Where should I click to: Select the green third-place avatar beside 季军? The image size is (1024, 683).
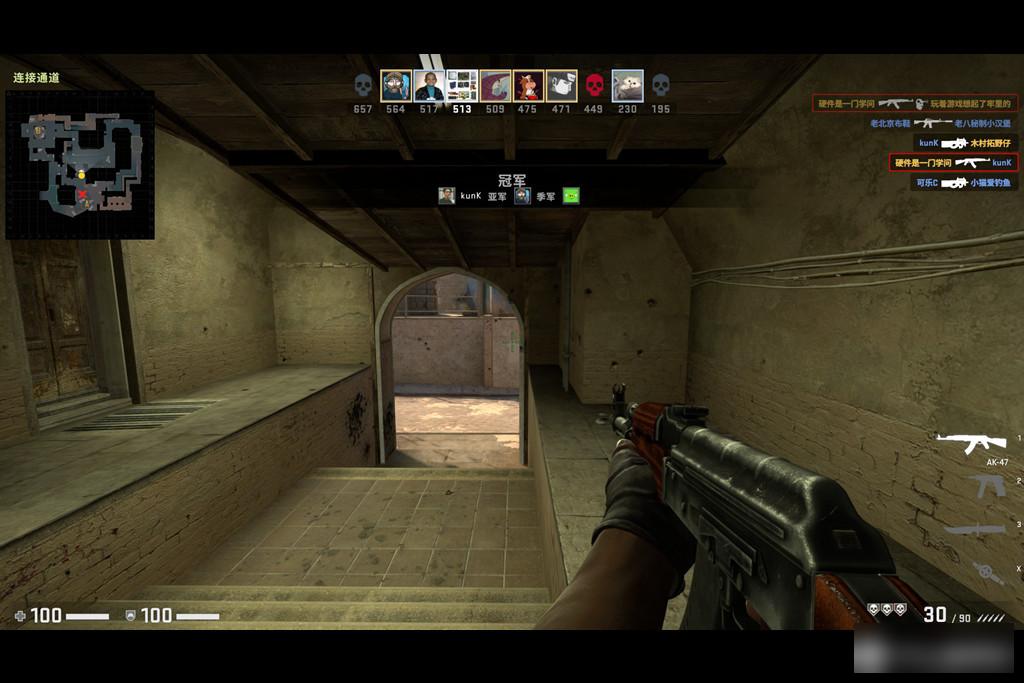click(x=571, y=196)
